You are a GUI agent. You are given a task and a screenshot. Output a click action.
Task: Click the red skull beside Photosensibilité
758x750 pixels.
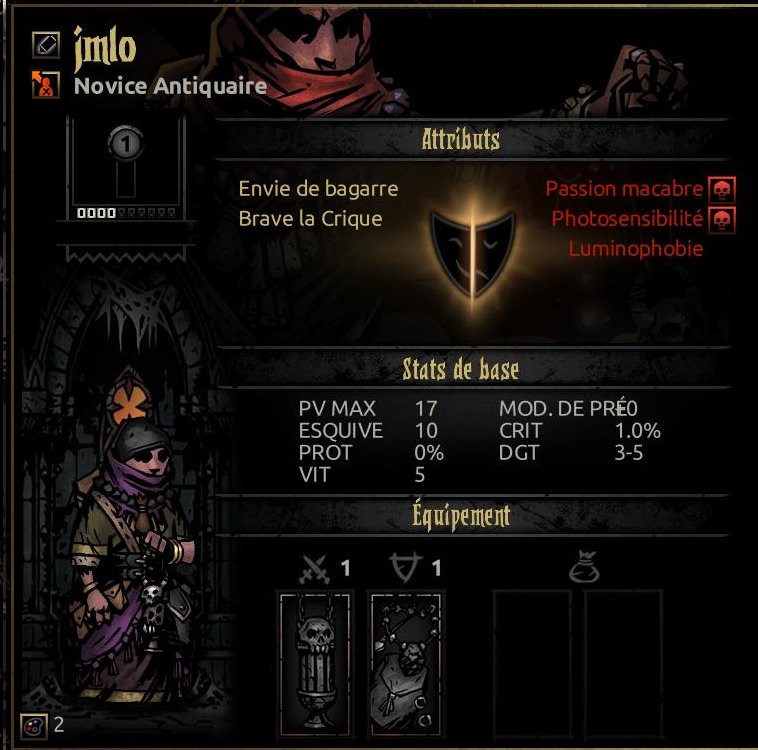(x=721, y=218)
